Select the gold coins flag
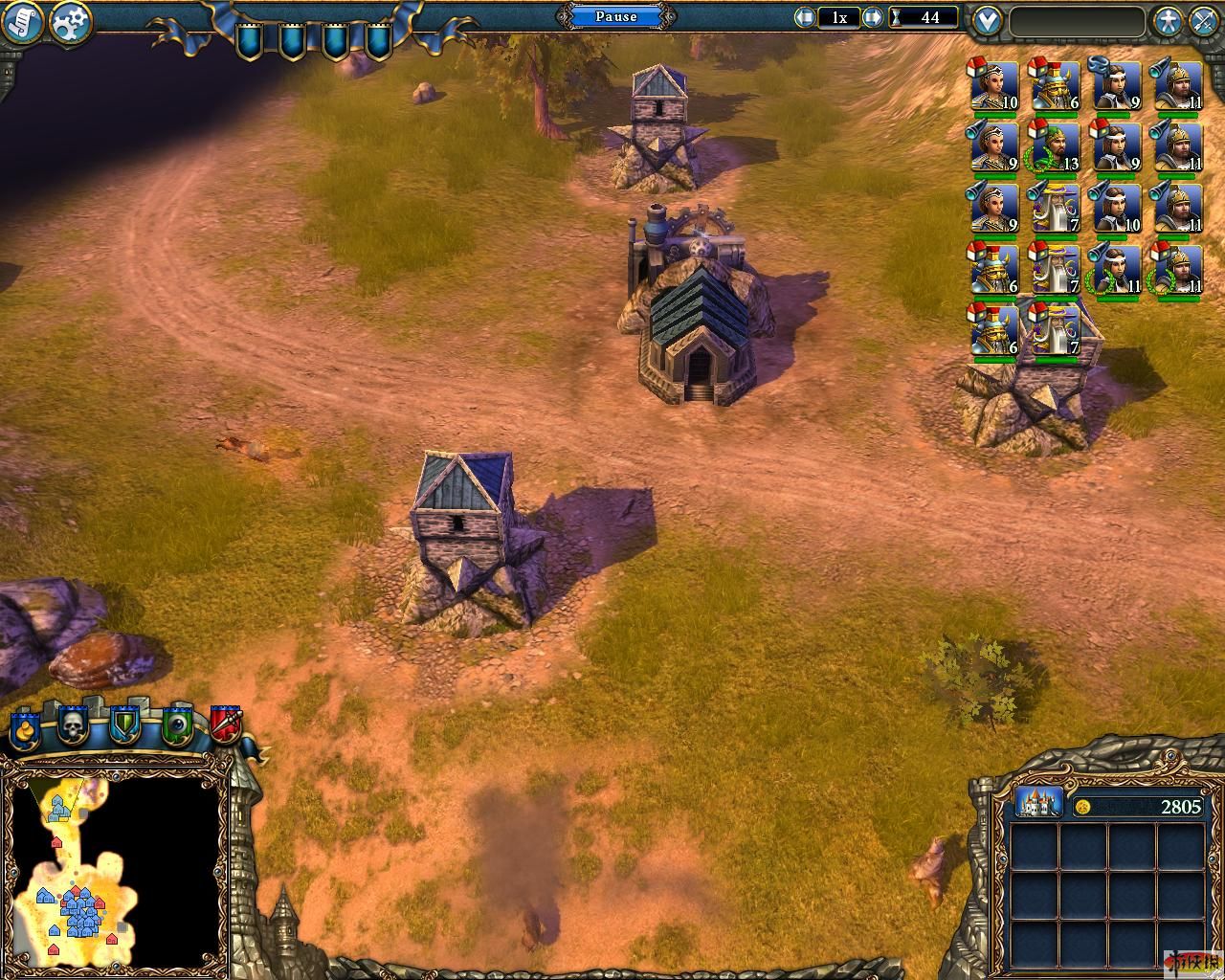The image size is (1225, 980). click(x=25, y=729)
